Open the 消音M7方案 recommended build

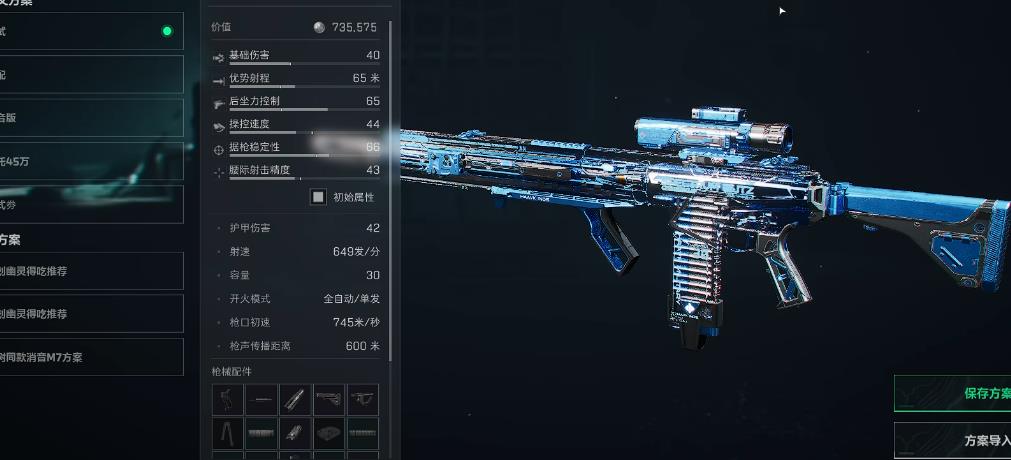pos(91,357)
